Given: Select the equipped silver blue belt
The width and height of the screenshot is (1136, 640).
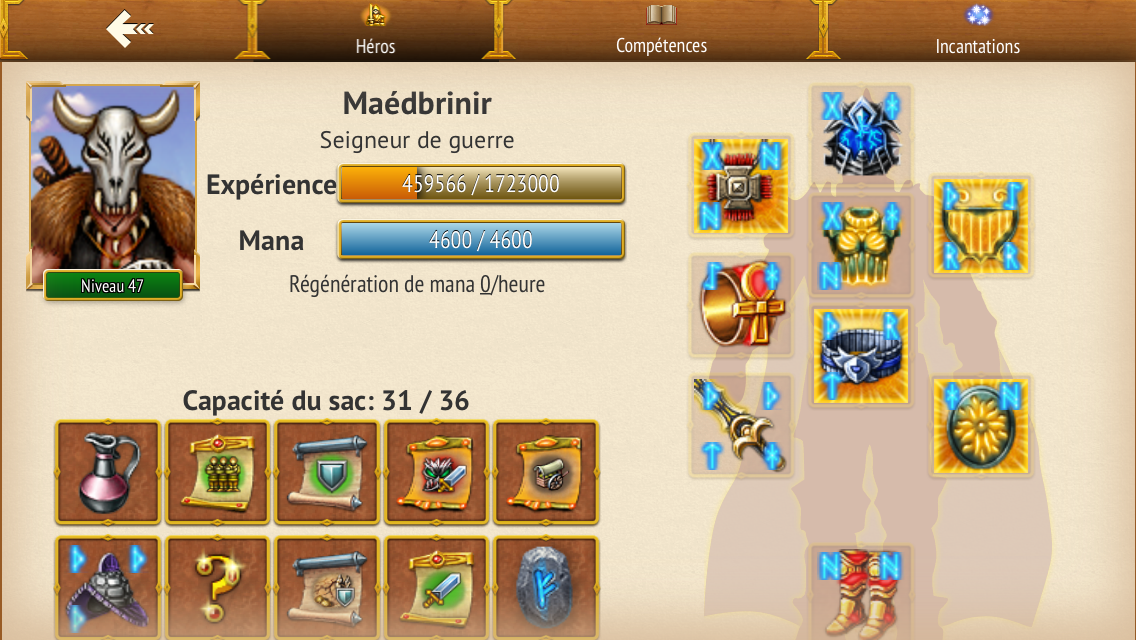Looking at the screenshot, I should coord(861,356).
